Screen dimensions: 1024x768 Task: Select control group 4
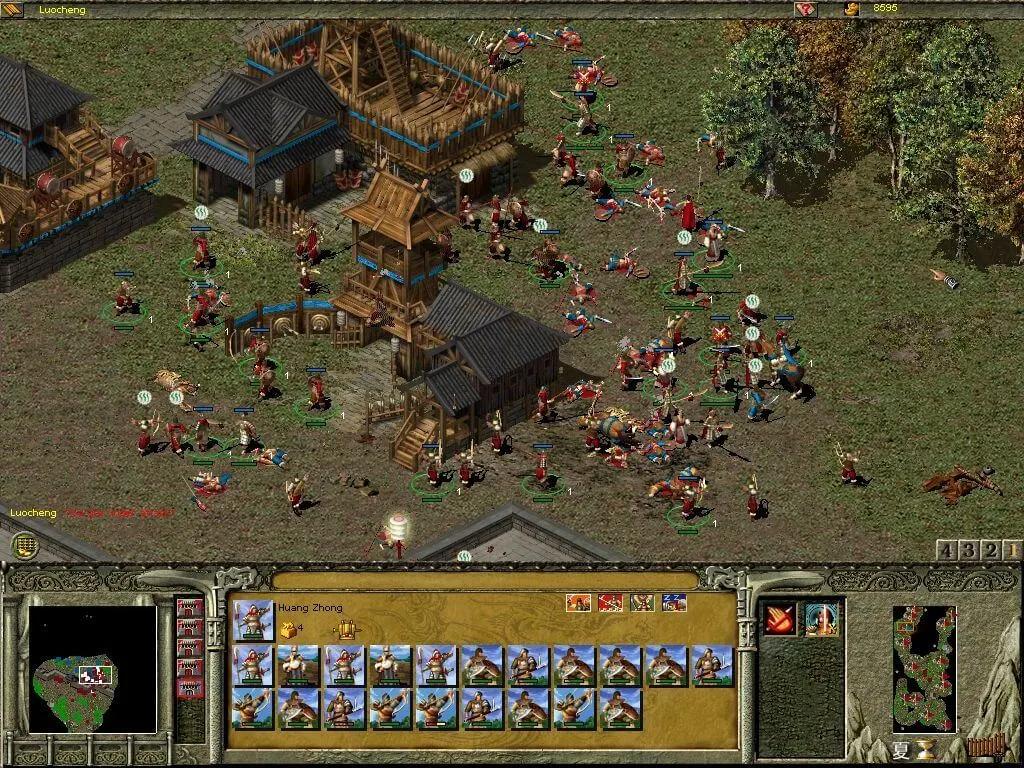point(945,550)
